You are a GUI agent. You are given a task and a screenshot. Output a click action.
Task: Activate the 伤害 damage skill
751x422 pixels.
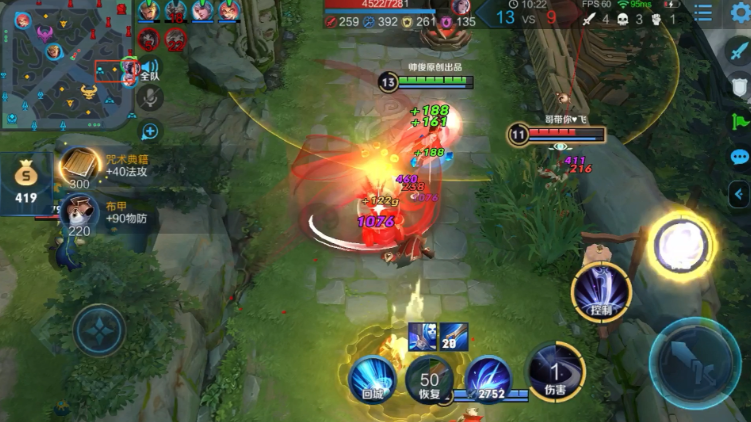(x=555, y=368)
